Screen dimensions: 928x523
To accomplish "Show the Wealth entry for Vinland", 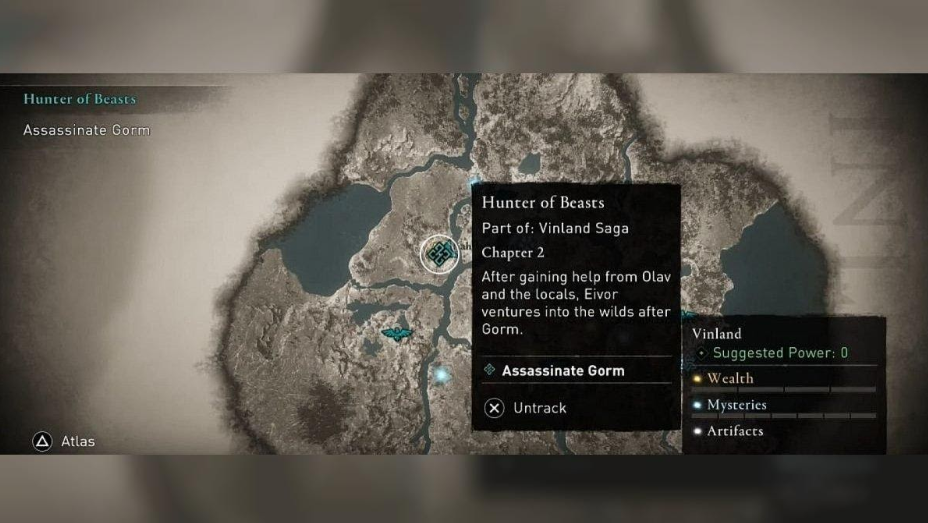I will click(730, 378).
